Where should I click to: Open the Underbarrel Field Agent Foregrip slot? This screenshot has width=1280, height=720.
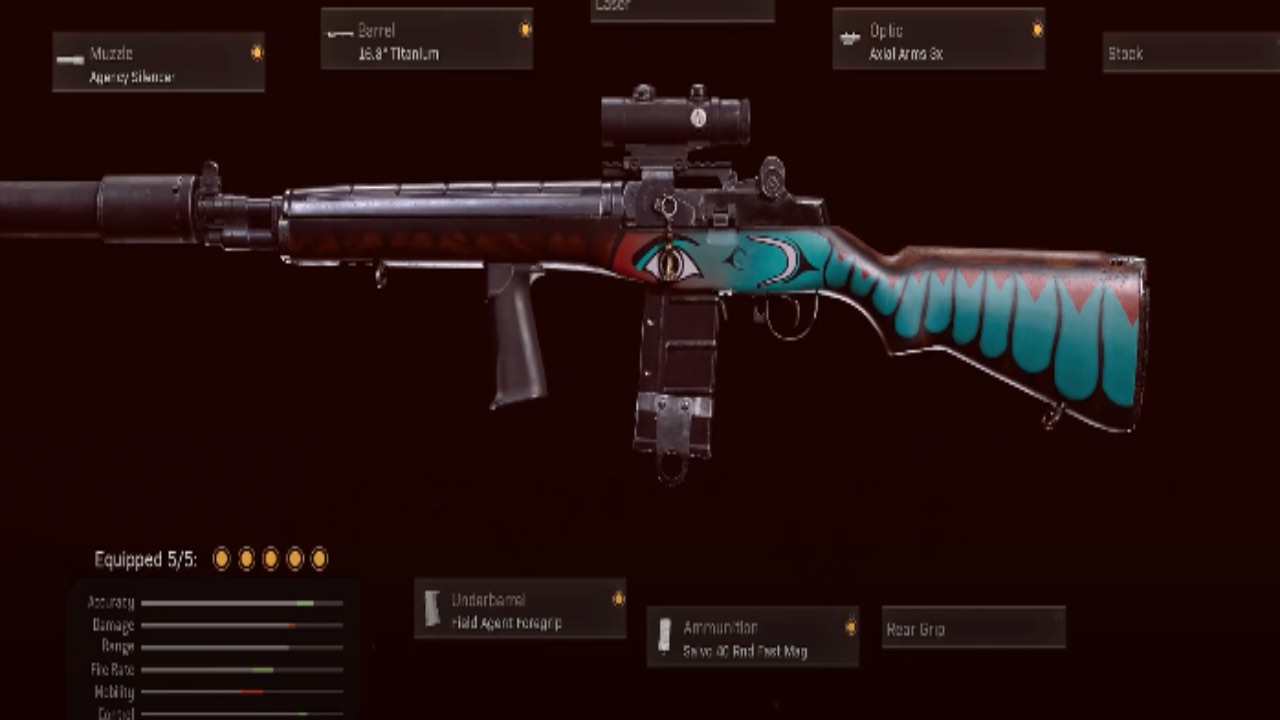pos(520,609)
